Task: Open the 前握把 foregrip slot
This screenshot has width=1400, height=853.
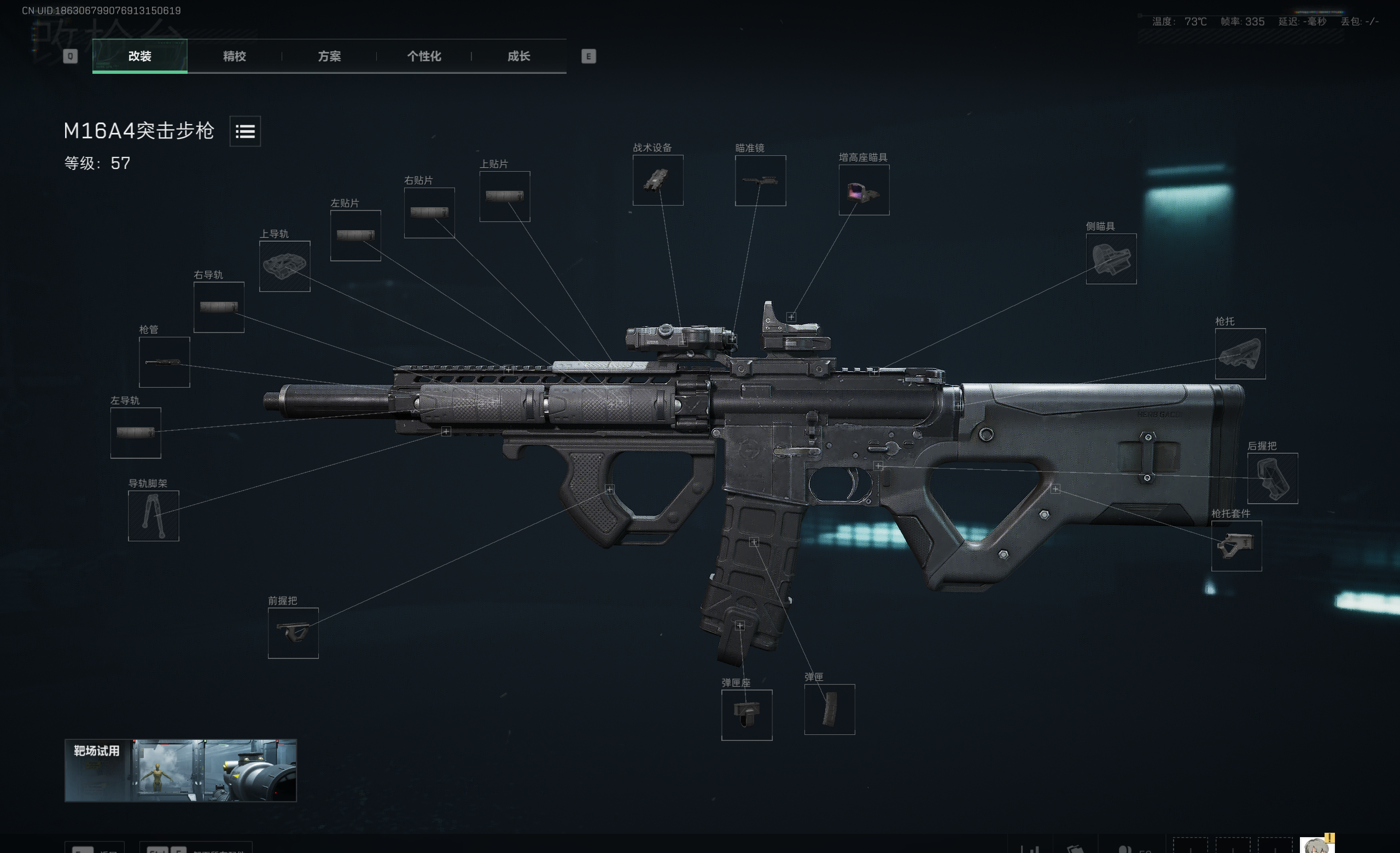Action: click(x=293, y=634)
